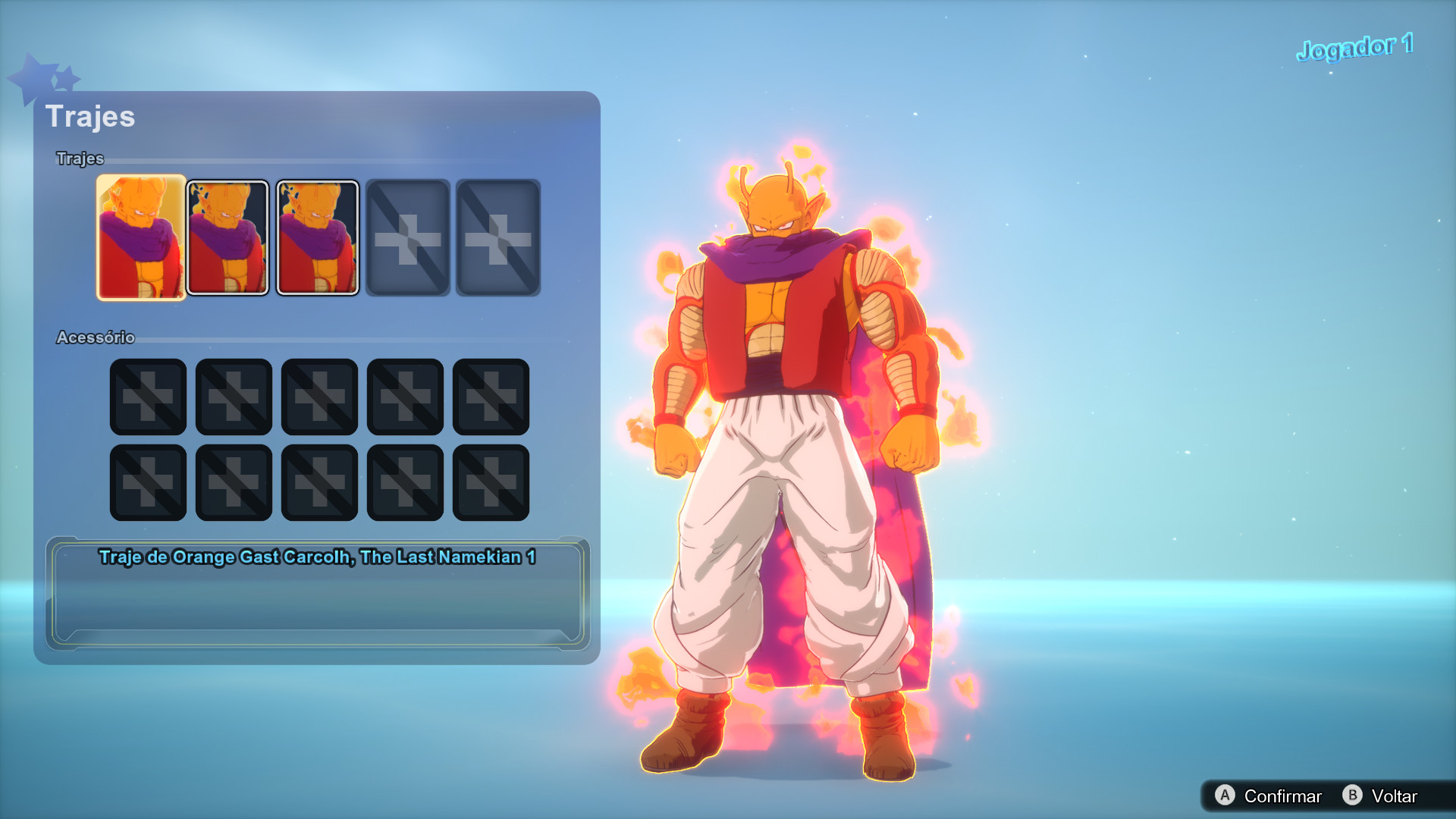Image resolution: width=1456 pixels, height=819 pixels.
Task: Select the third accessory slot in top row
Action: (319, 397)
